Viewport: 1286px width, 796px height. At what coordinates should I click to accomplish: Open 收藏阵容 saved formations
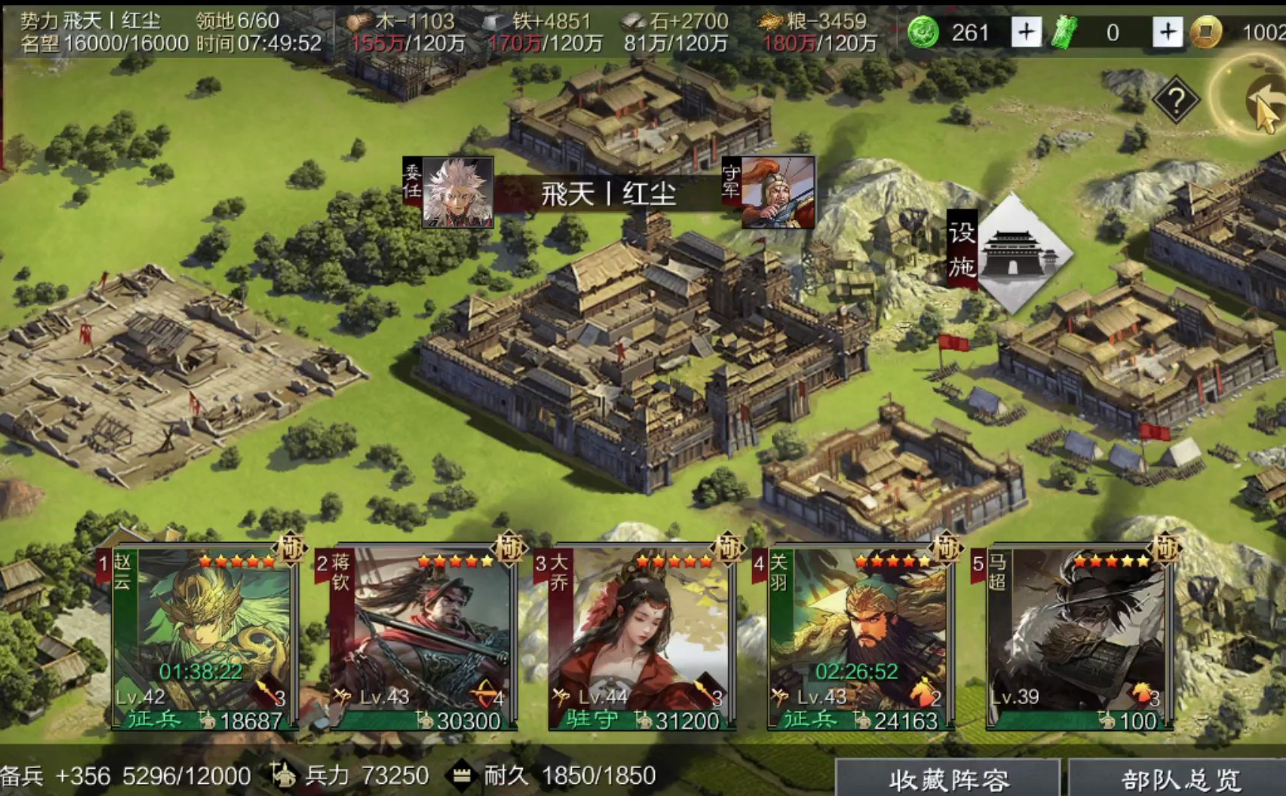(x=948, y=778)
